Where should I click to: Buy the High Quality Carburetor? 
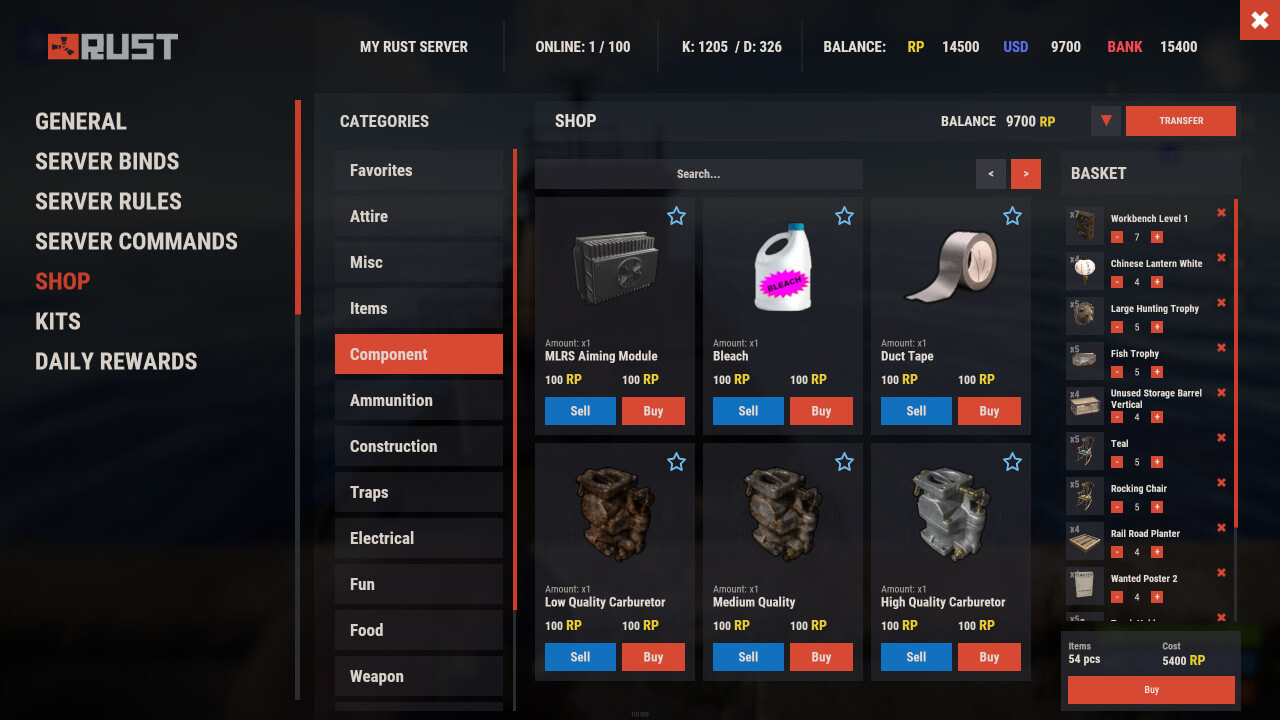989,657
